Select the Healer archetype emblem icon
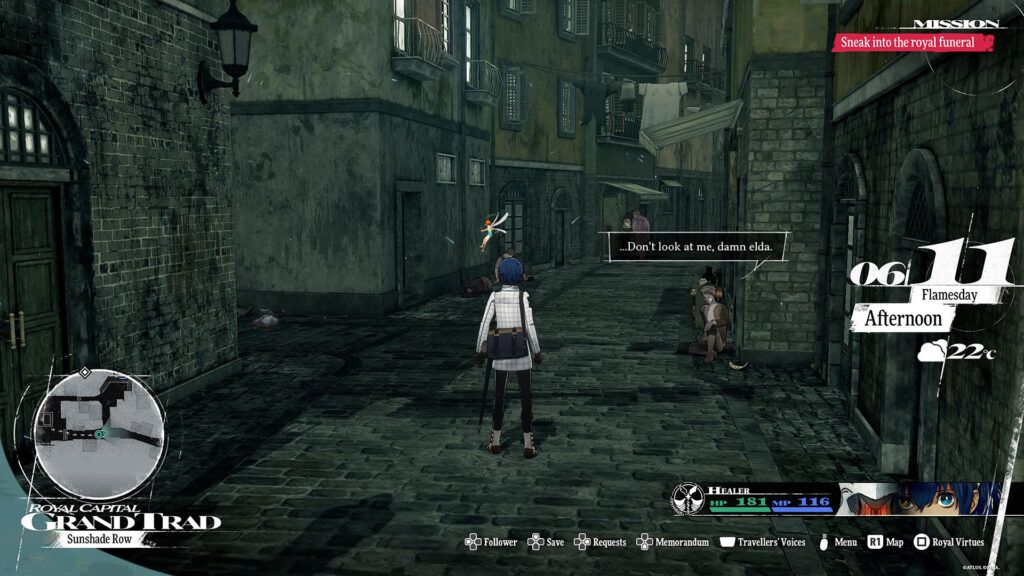Image resolution: width=1024 pixels, height=576 pixels. pyautogui.click(x=687, y=498)
